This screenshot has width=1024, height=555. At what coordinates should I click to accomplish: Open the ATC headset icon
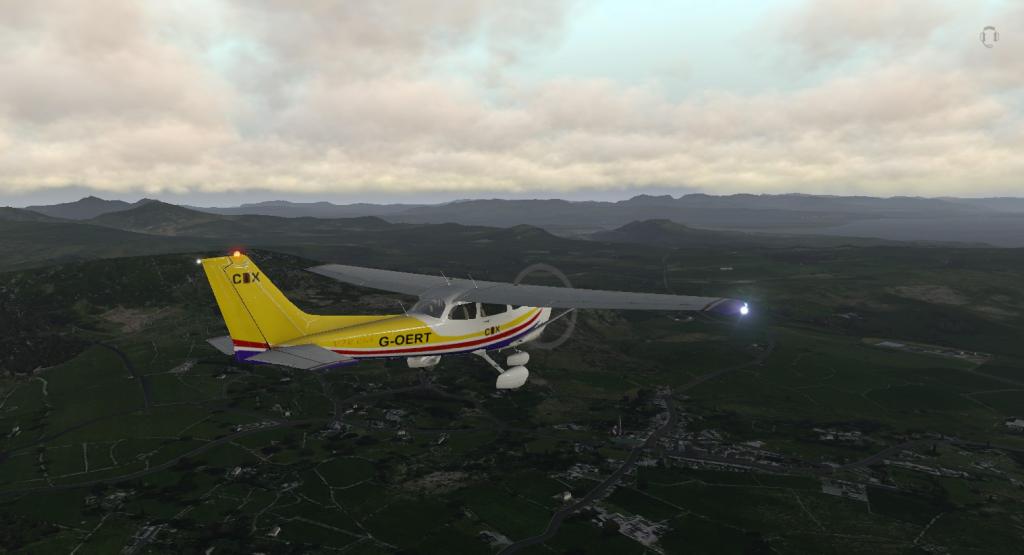(x=989, y=37)
